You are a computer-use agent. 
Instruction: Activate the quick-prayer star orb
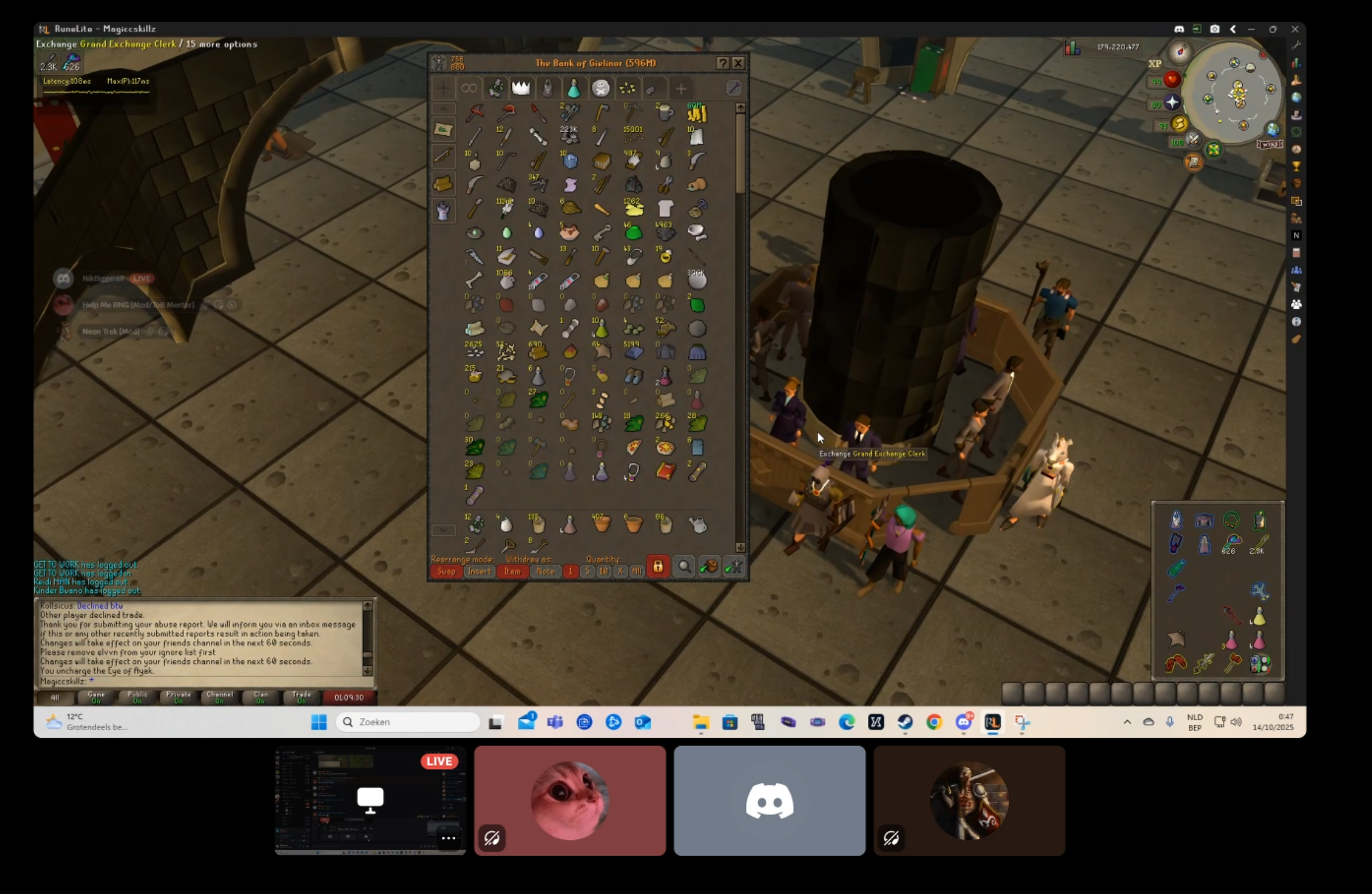point(1172,103)
